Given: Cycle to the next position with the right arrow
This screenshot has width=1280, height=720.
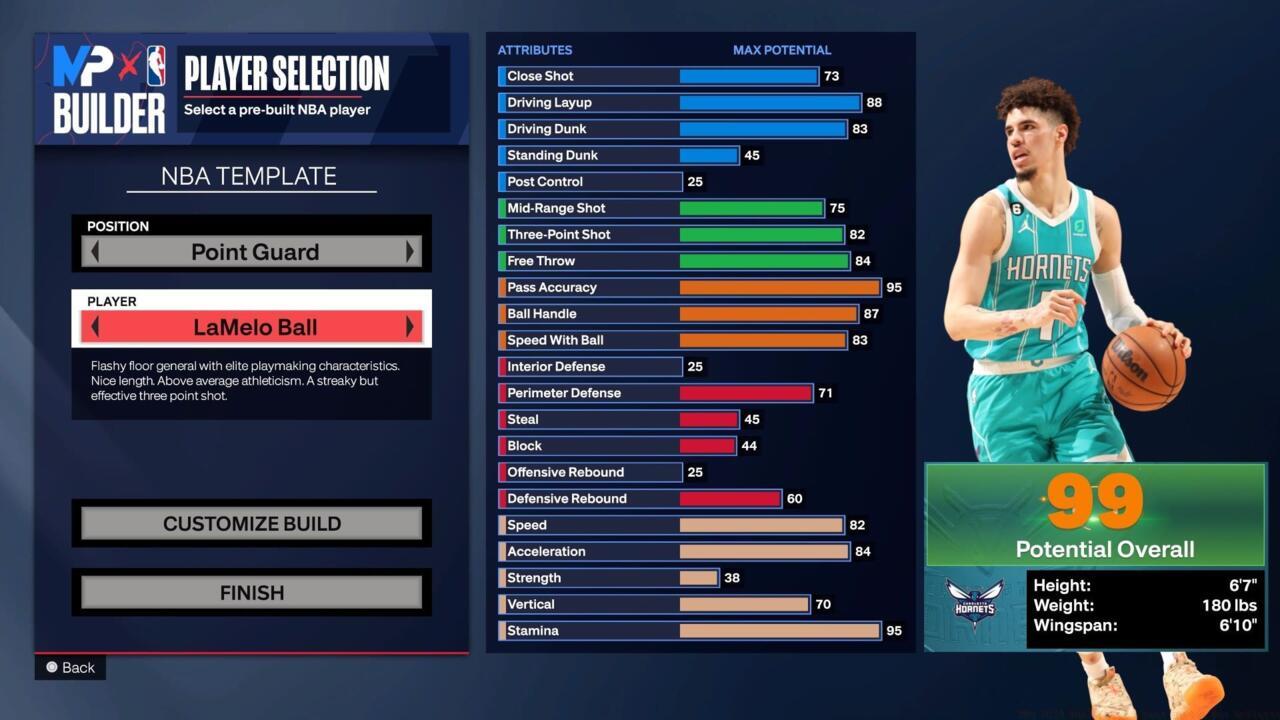Looking at the screenshot, I should pyautogui.click(x=410, y=252).
